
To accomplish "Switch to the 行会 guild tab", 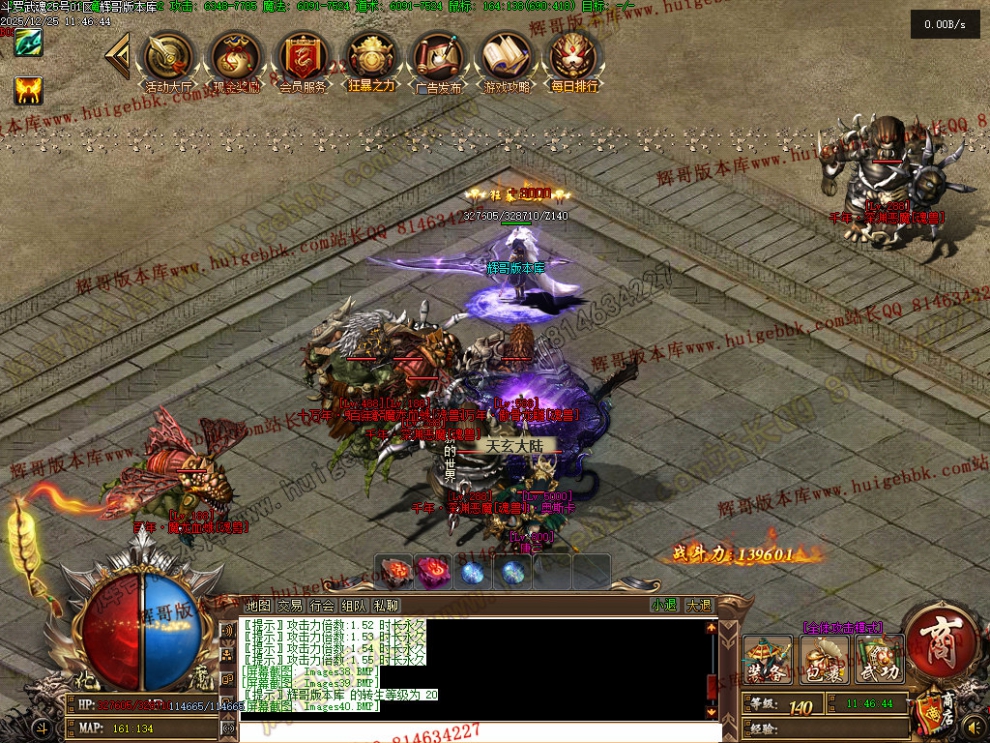I will [322, 605].
